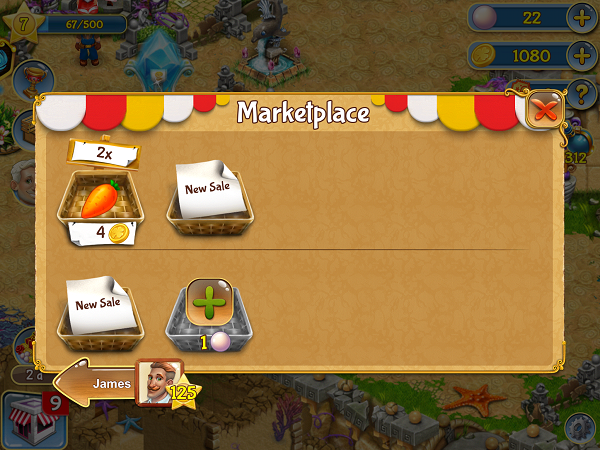The height and width of the screenshot is (450, 600).
Task: Close the Marketplace window
Action: point(545,110)
